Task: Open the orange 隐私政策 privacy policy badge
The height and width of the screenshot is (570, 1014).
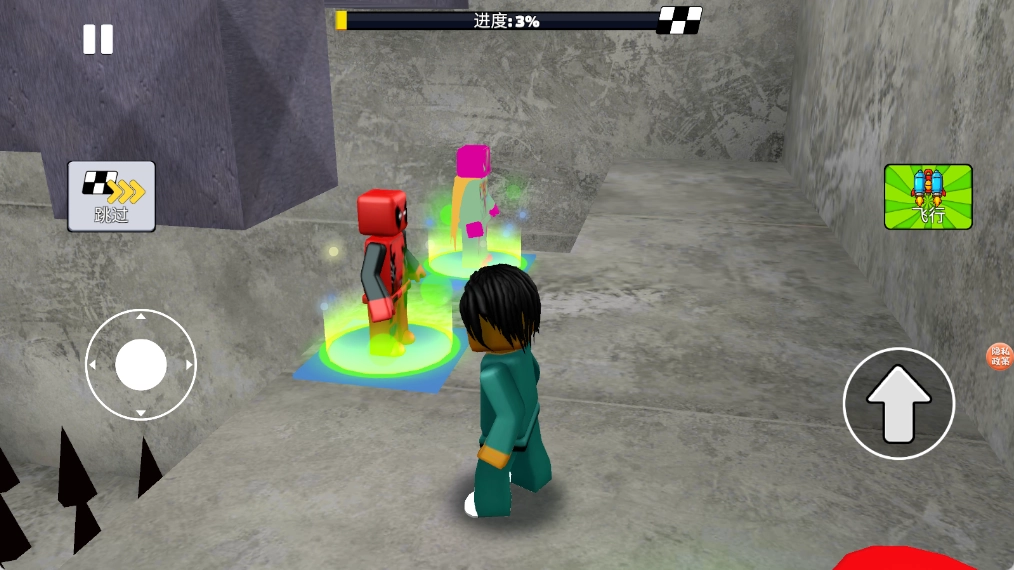Action: point(999,356)
